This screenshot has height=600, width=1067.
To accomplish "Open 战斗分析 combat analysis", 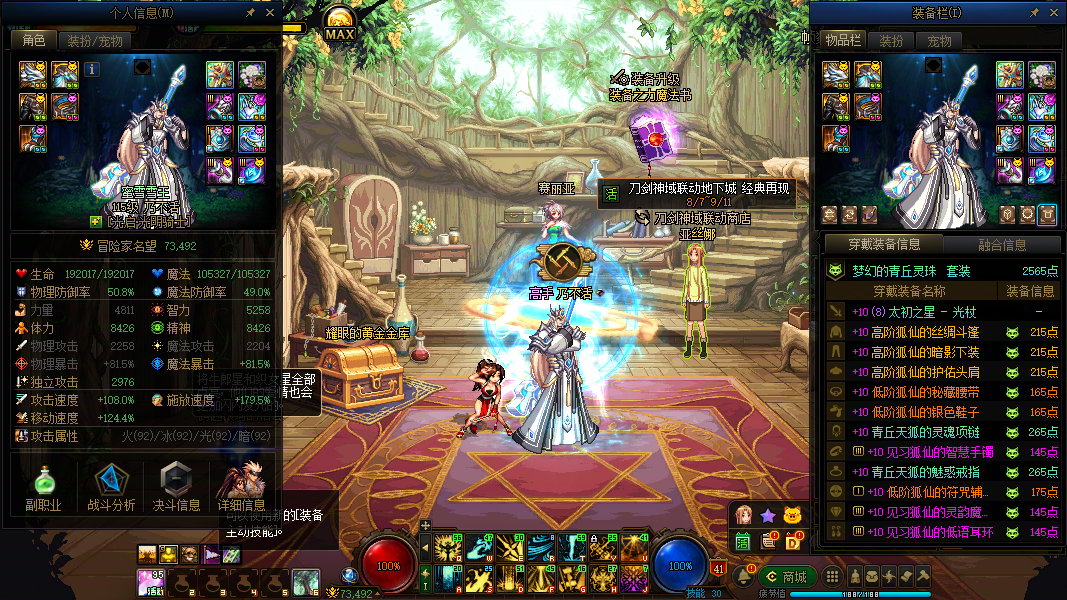I will click(x=111, y=487).
